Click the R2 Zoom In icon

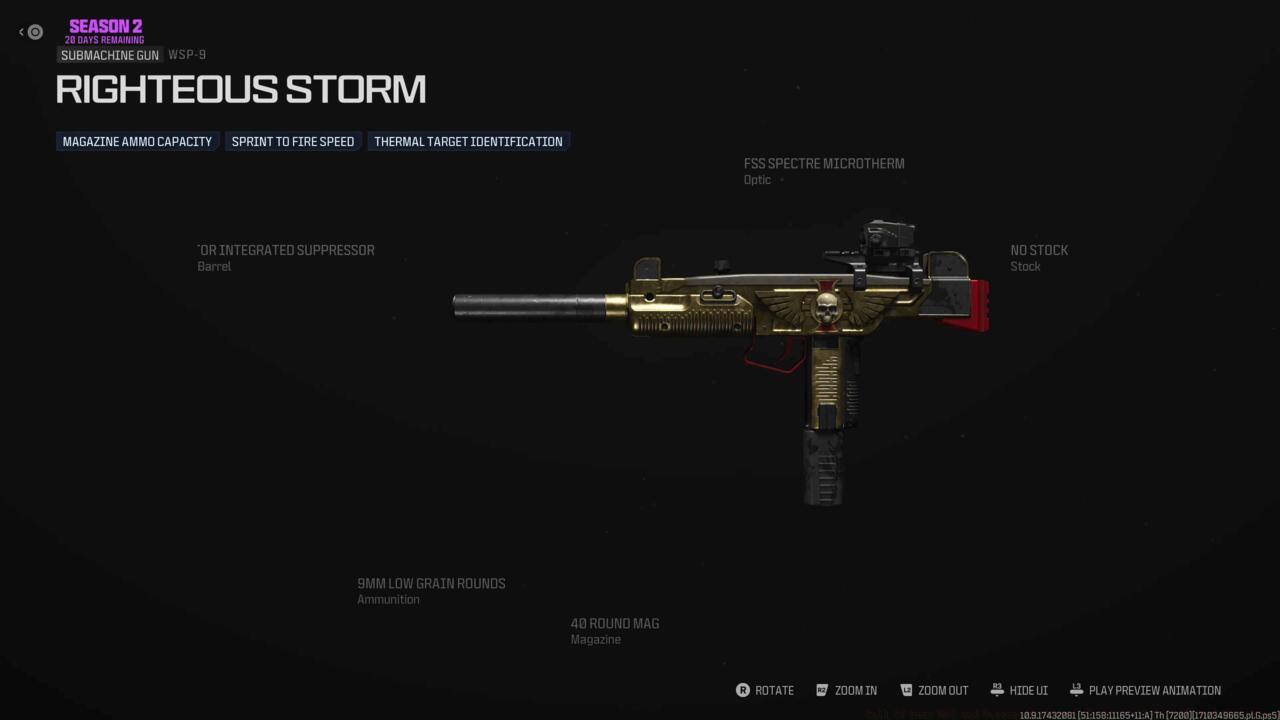[822, 690]
